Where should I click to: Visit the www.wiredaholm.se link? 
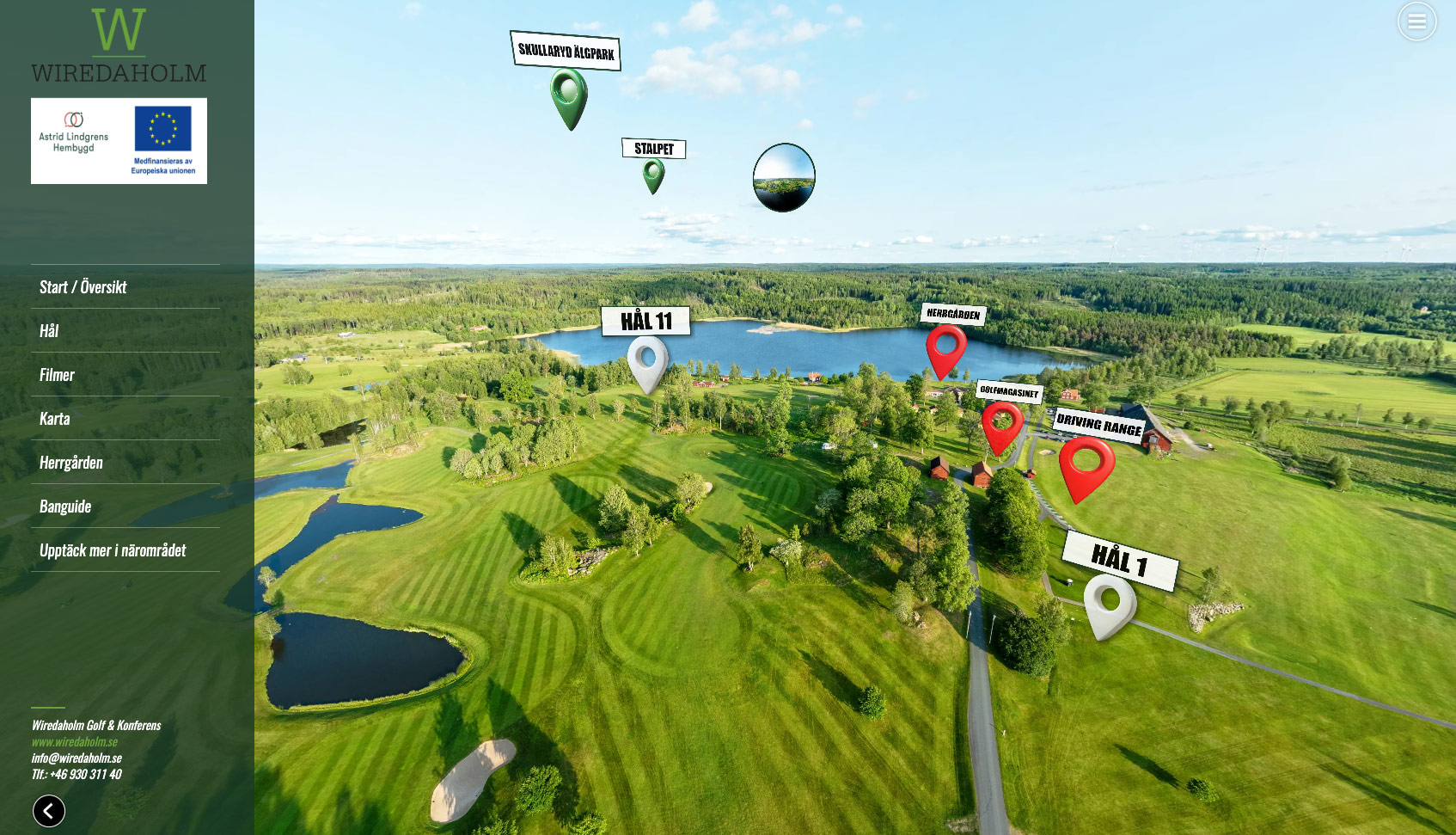(x=75, y=741)
